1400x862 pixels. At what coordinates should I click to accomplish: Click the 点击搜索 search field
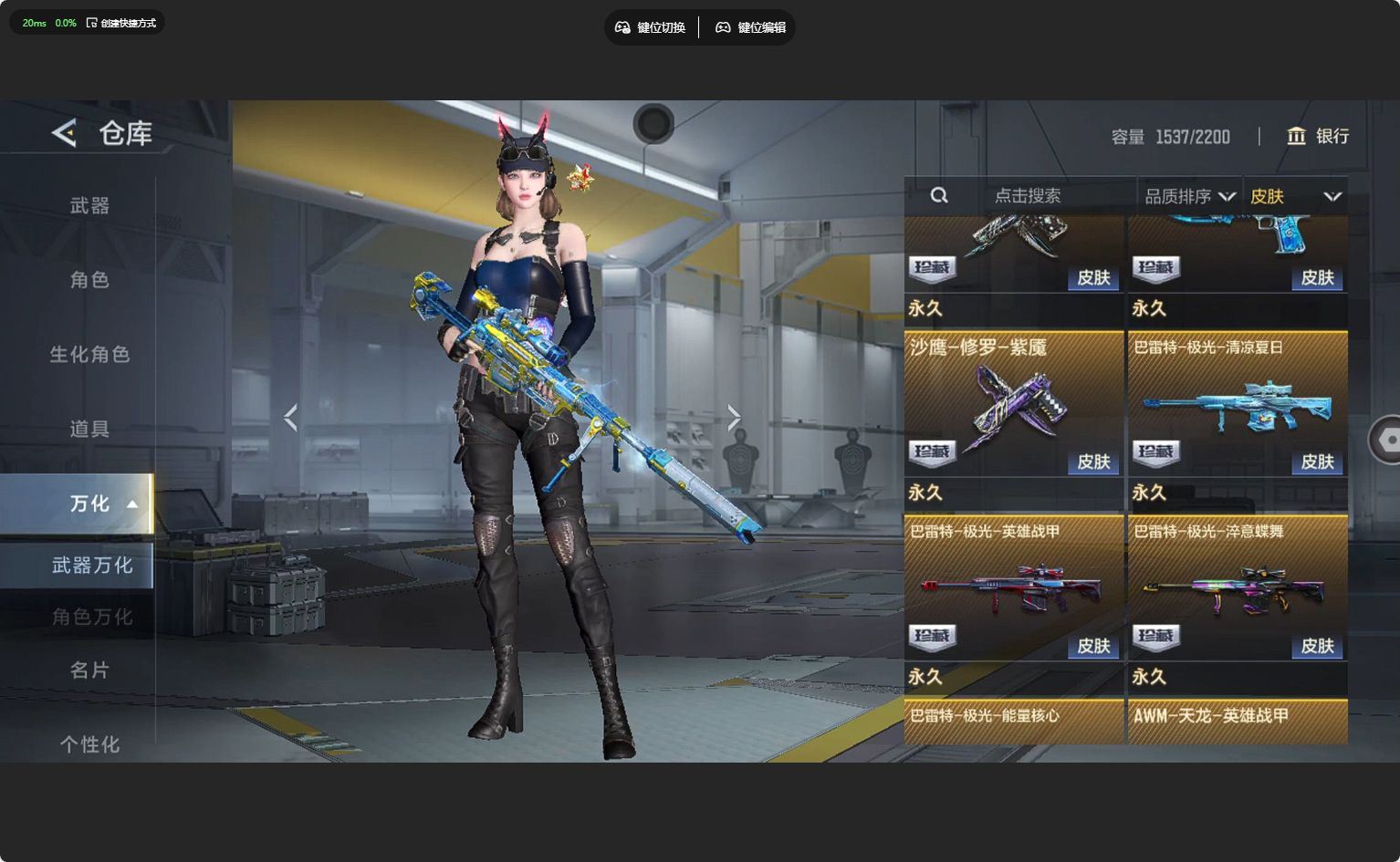[x=1028, y=196]
